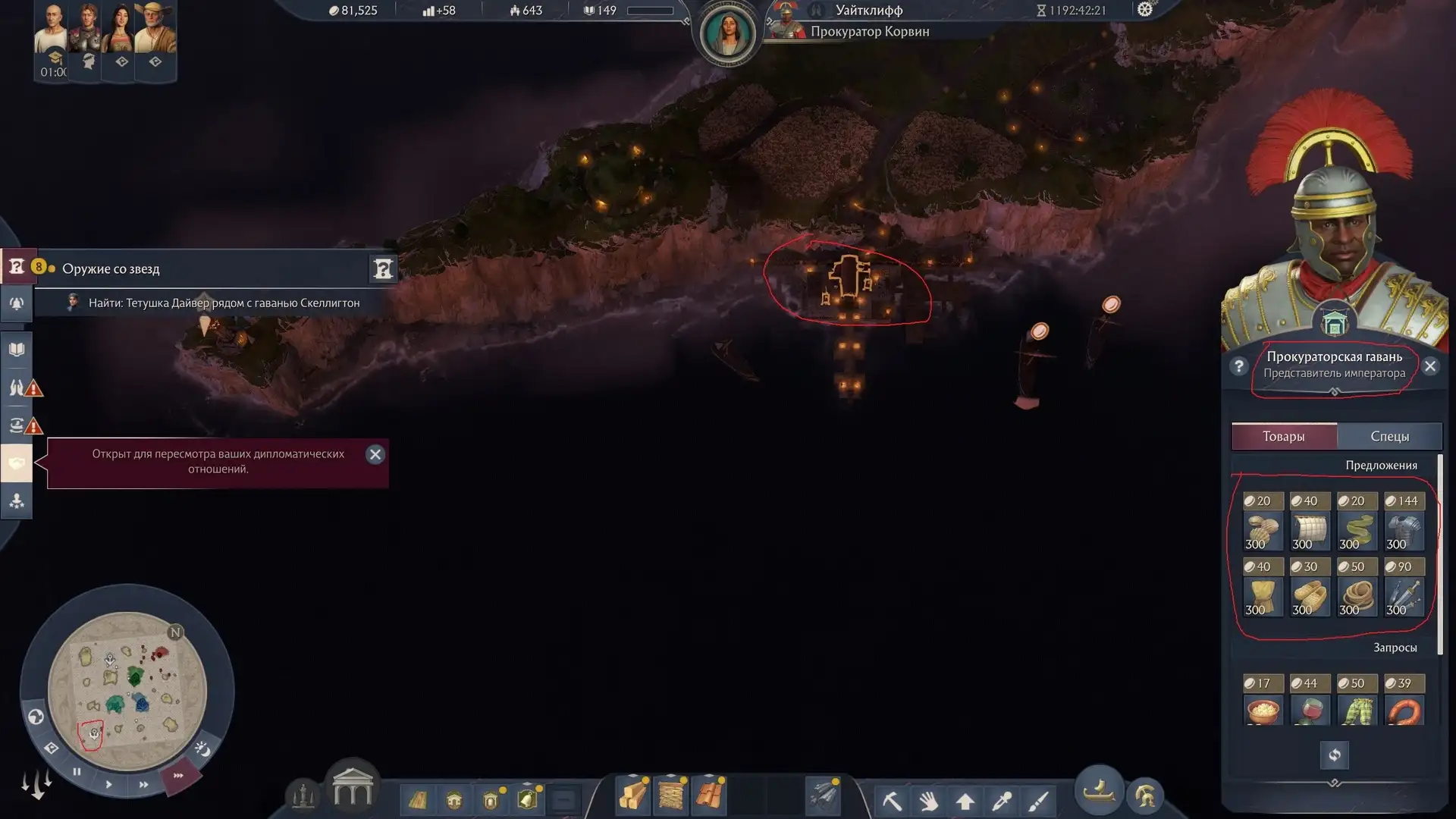This screenshot has width=1456, height=819.
Task: Set fastest triple-arrow game speed
Action: 179,776
